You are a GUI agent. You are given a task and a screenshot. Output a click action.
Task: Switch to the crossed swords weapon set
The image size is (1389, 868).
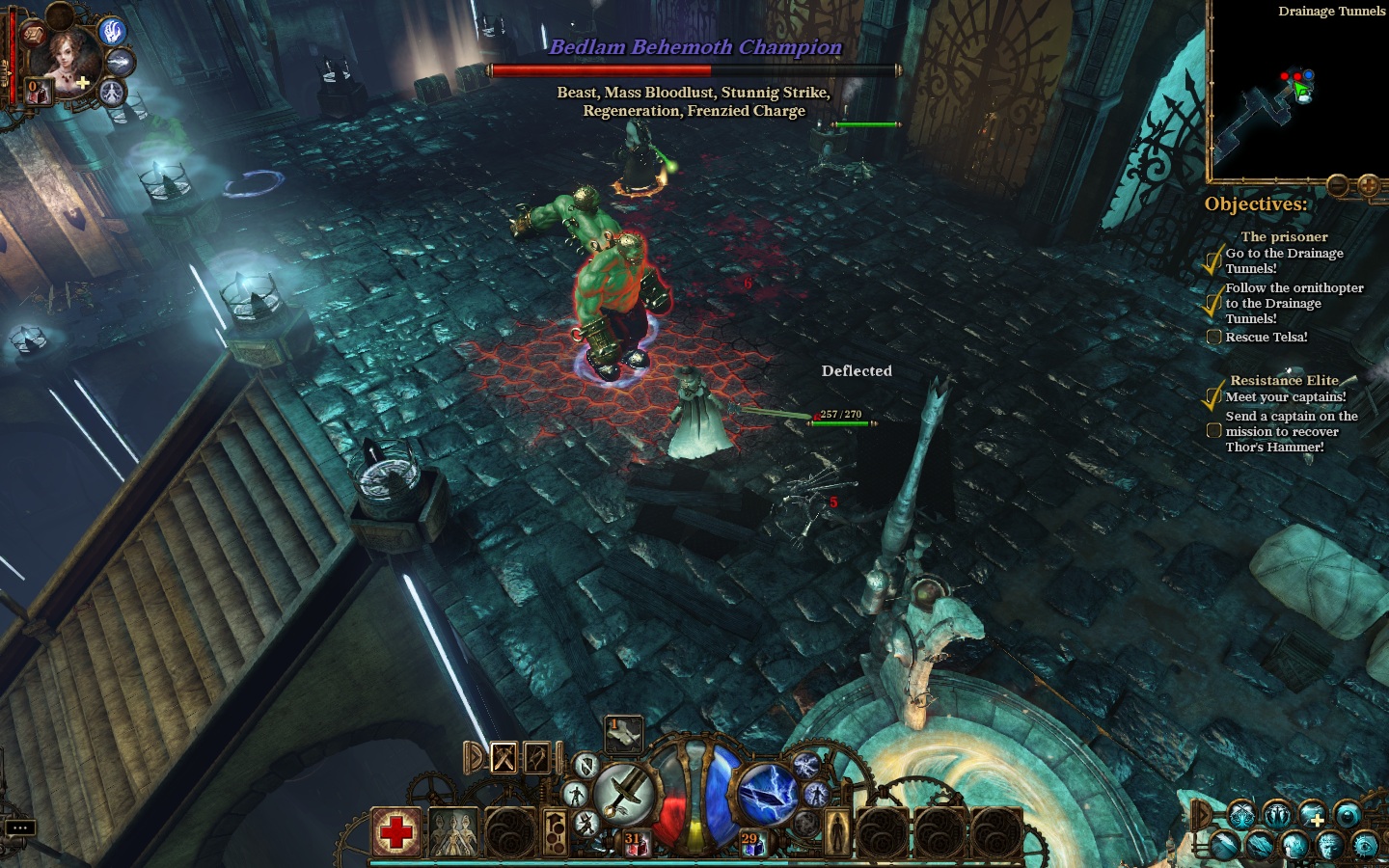click(504, 758)
